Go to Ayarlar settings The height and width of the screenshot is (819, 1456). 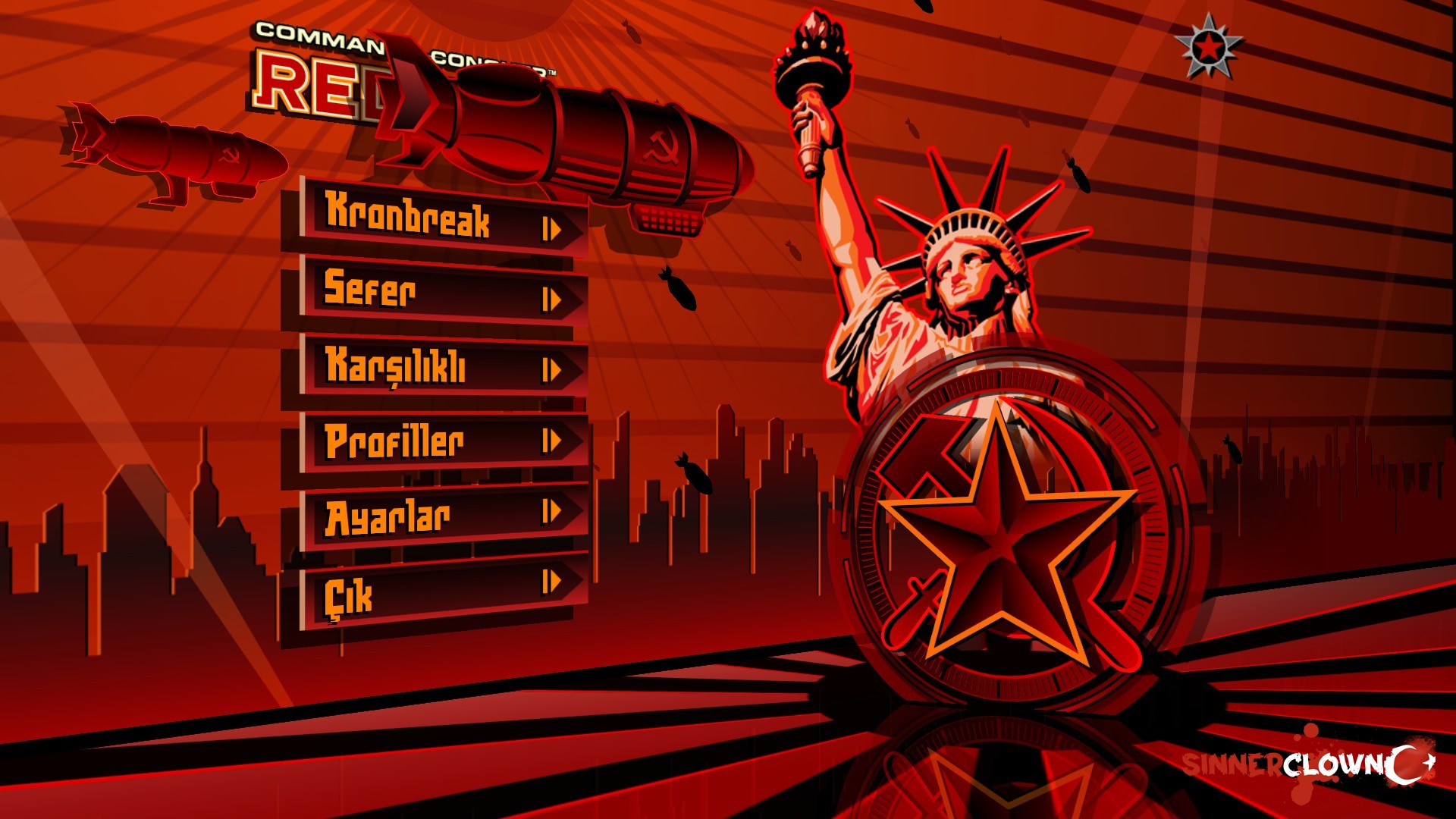[x=442, y=516]
